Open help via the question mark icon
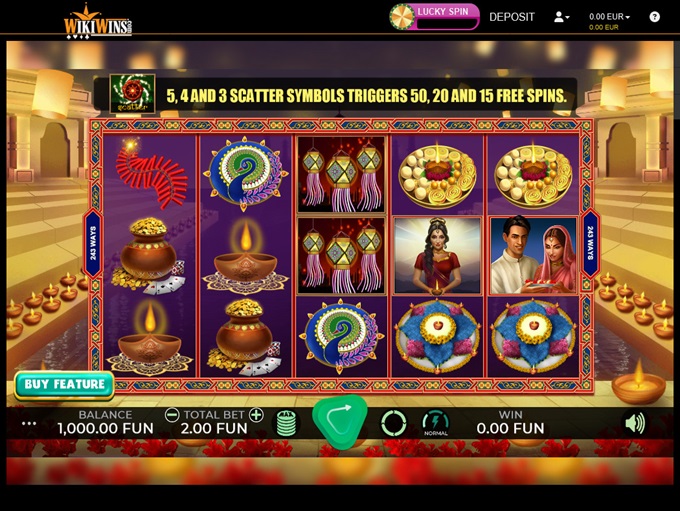Viewport: 680px width, 511px height. coord(655,17)
